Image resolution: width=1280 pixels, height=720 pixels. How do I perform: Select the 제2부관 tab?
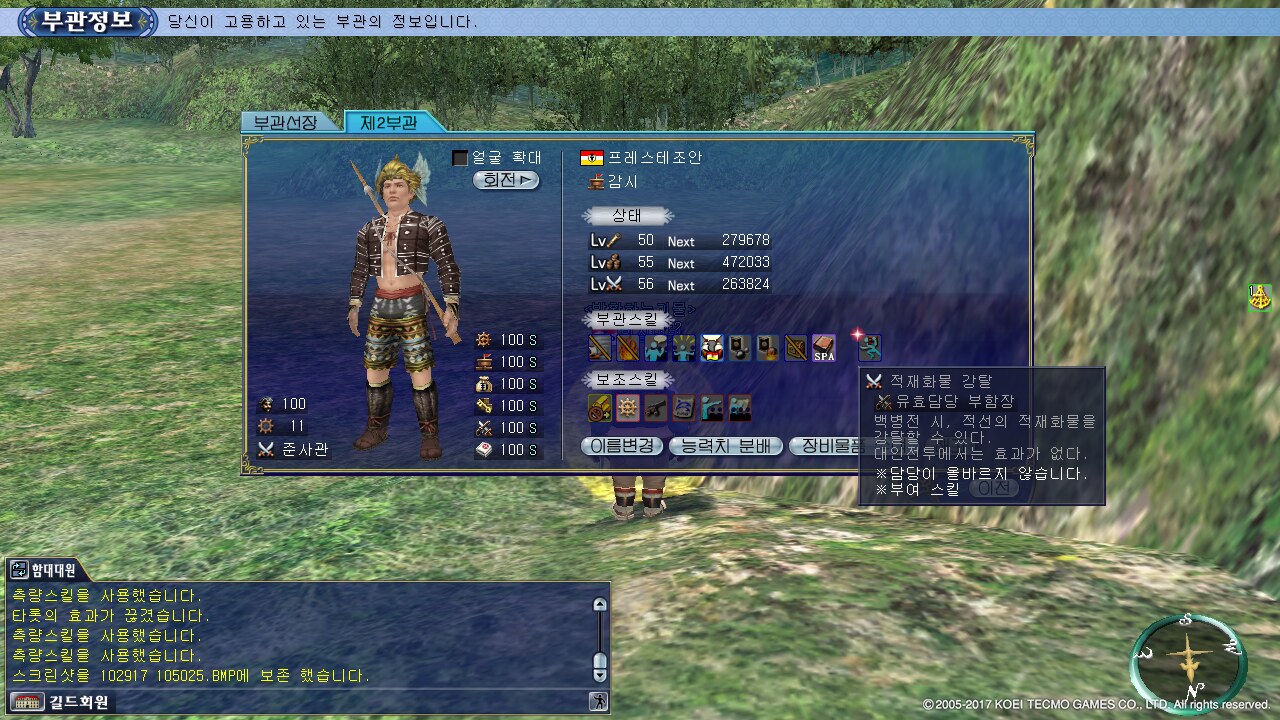[389, 123]
